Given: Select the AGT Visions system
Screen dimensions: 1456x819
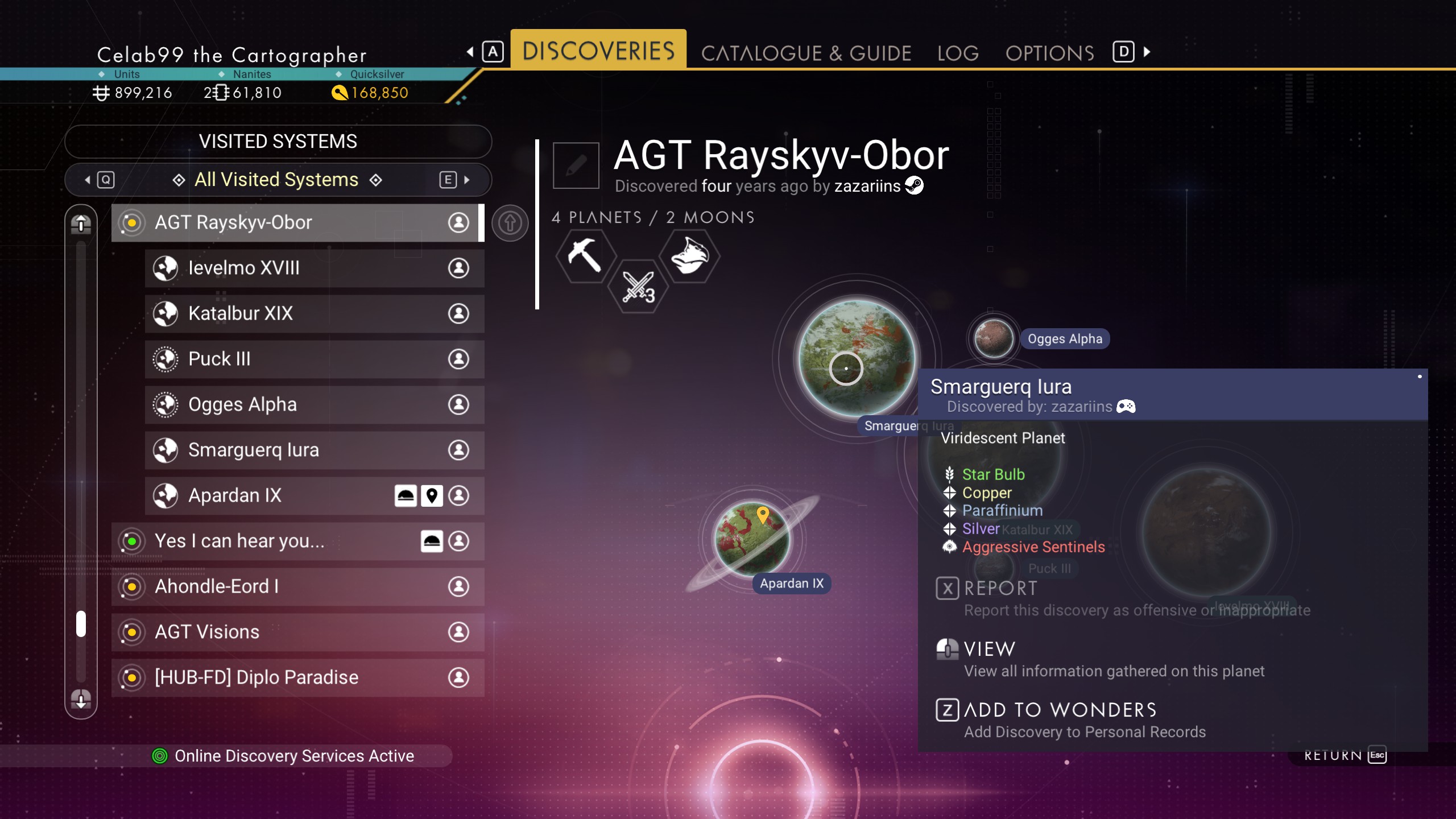Looking at the screenshot, I should [296, 632].
